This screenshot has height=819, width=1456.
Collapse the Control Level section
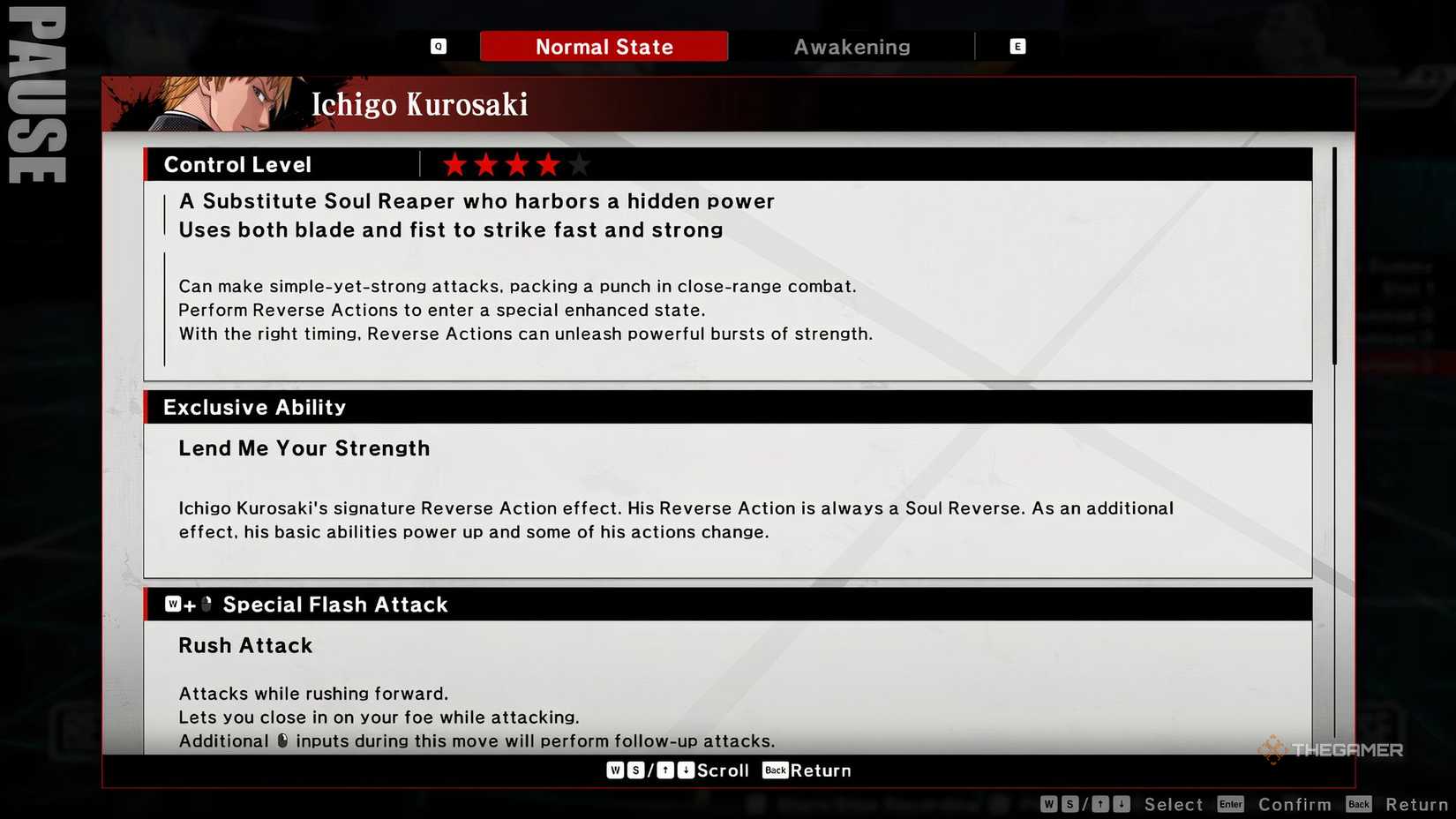[236, 164]
